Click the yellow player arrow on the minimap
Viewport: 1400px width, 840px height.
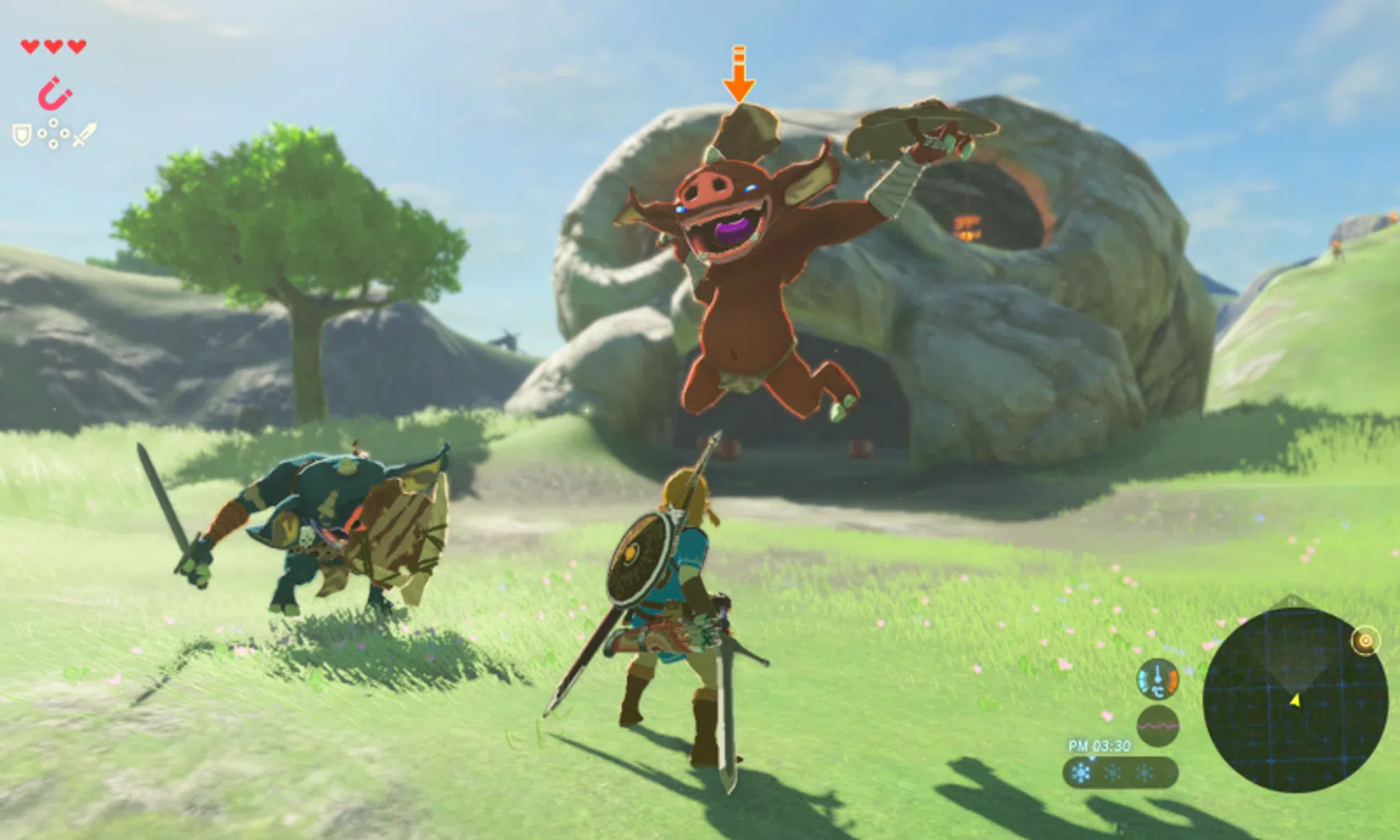pyautogui.click(x=1293, y=700)
